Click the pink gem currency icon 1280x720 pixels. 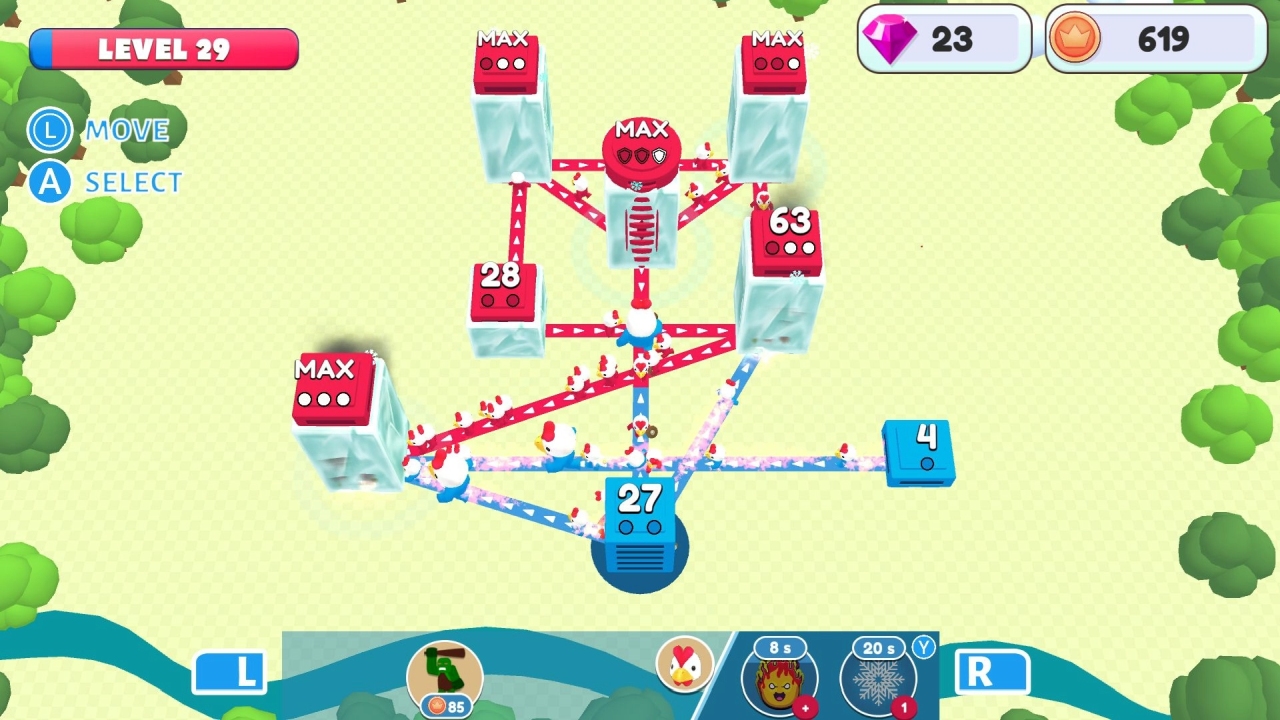(888, 39)
